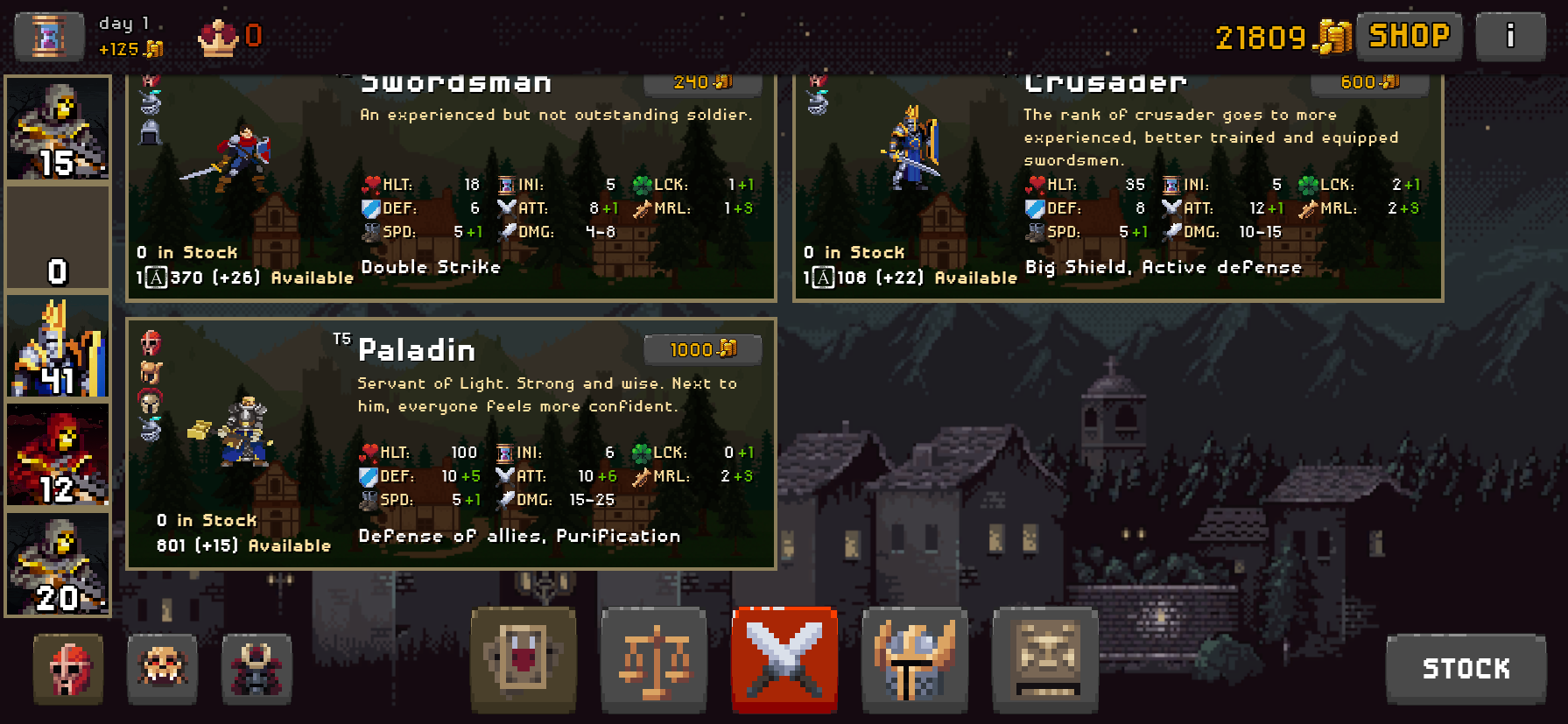
Task: Select the army slot with 41 units
Action: coord(58,347)
